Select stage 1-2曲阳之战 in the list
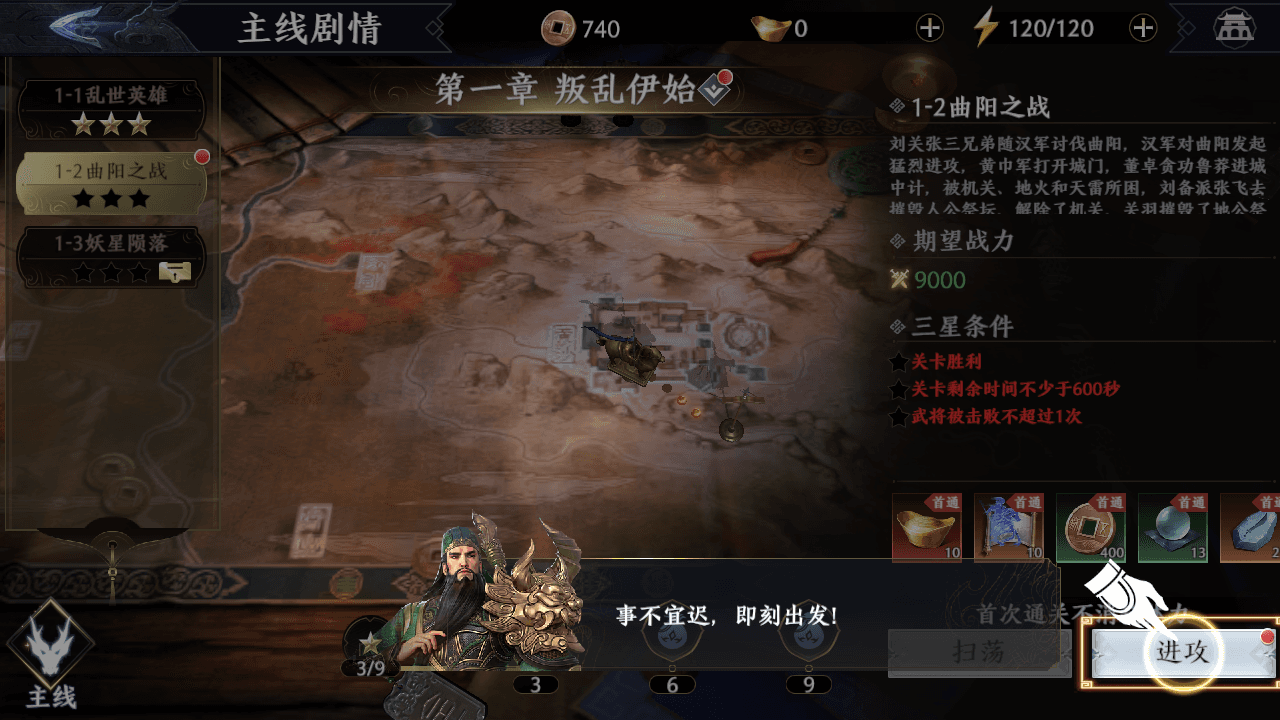The image size is (1280, 720). (x=110, y=170)
